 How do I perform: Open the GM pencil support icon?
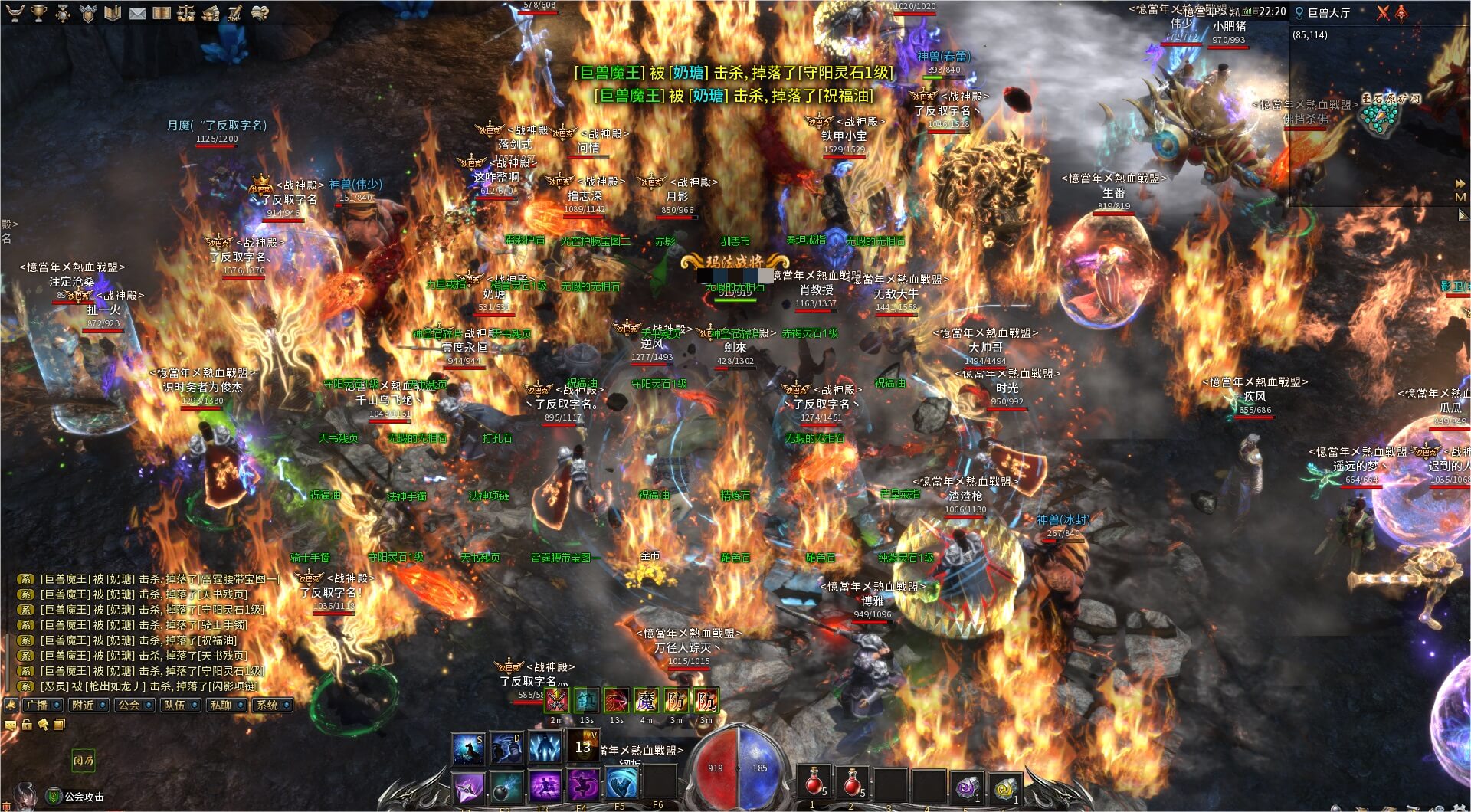pyautogui.click(x=235, y=13)
